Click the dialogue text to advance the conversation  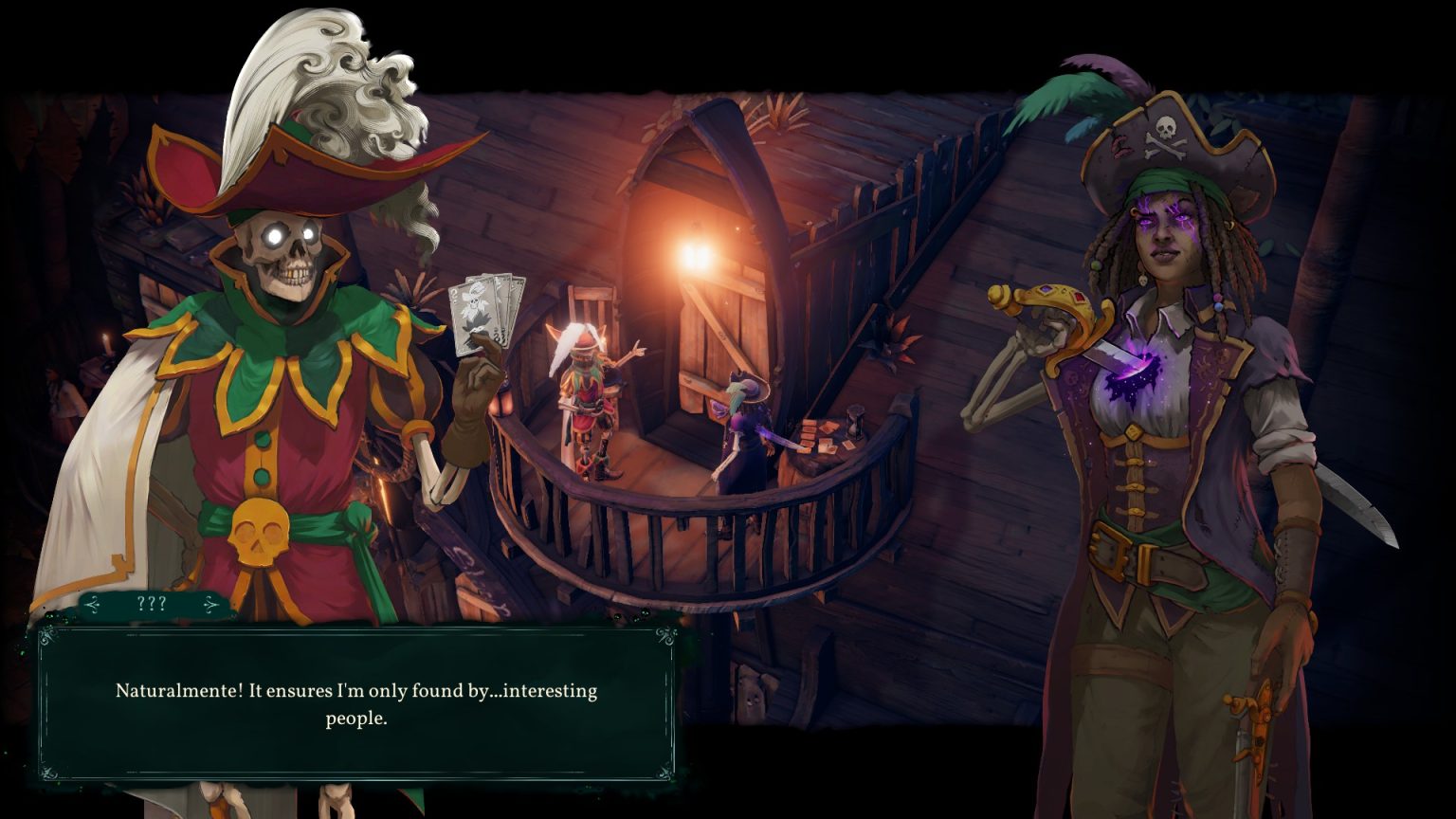pos(355,703)
